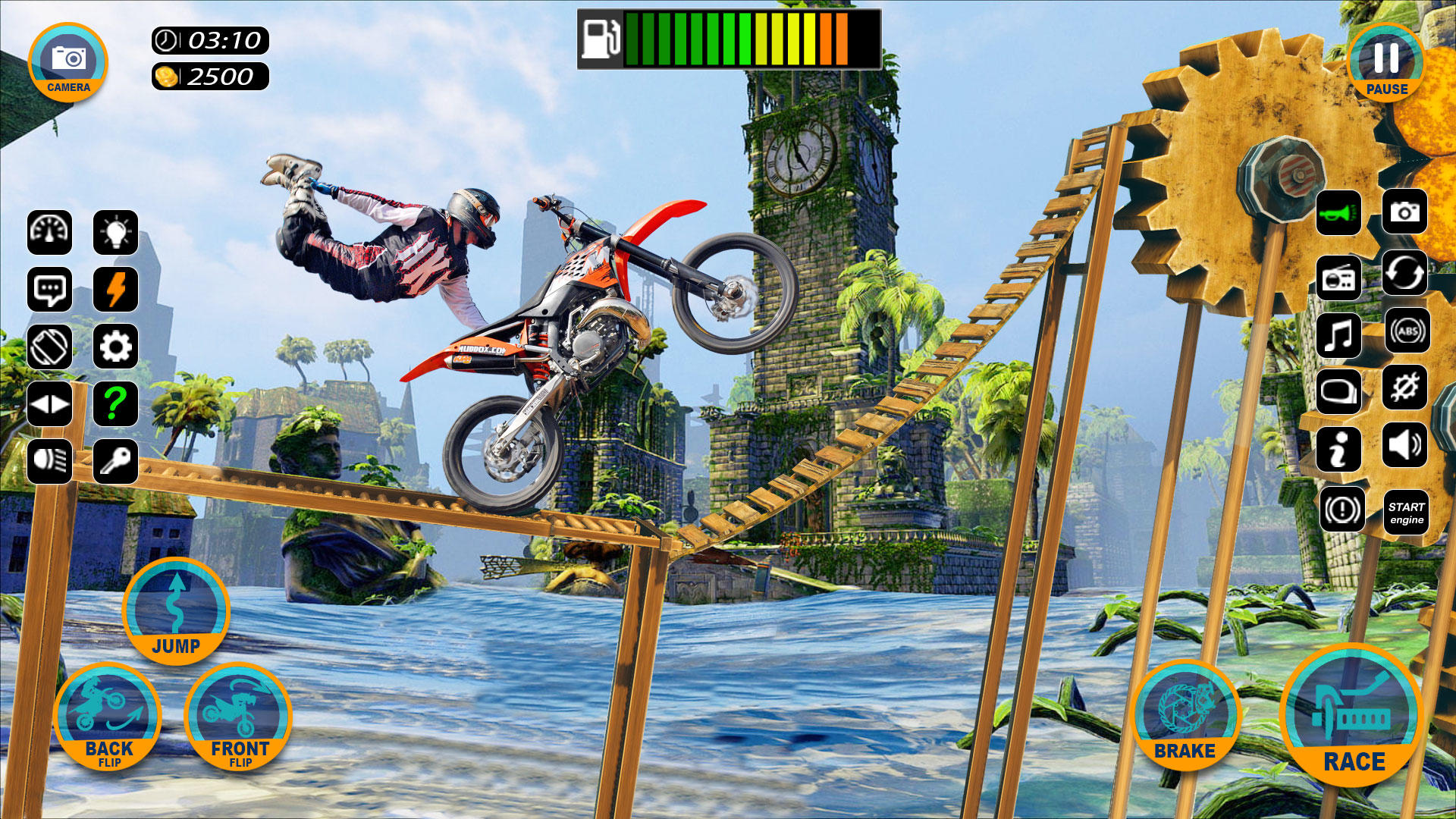Screen dimensions: 1456x819
Task: Select the chat bubble icon
Action: (48, 290)
